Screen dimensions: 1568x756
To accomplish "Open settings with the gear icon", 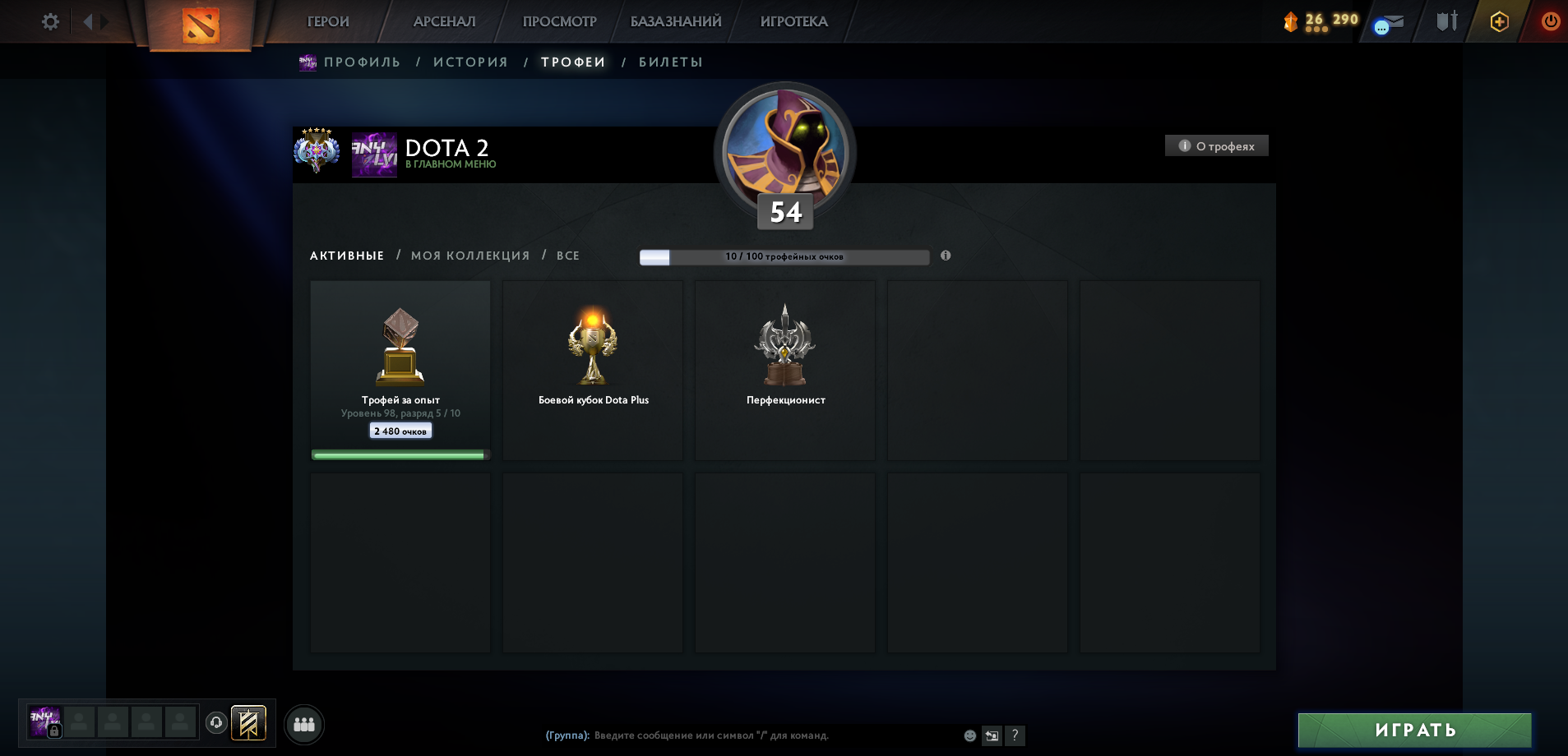I will (51, 21).
